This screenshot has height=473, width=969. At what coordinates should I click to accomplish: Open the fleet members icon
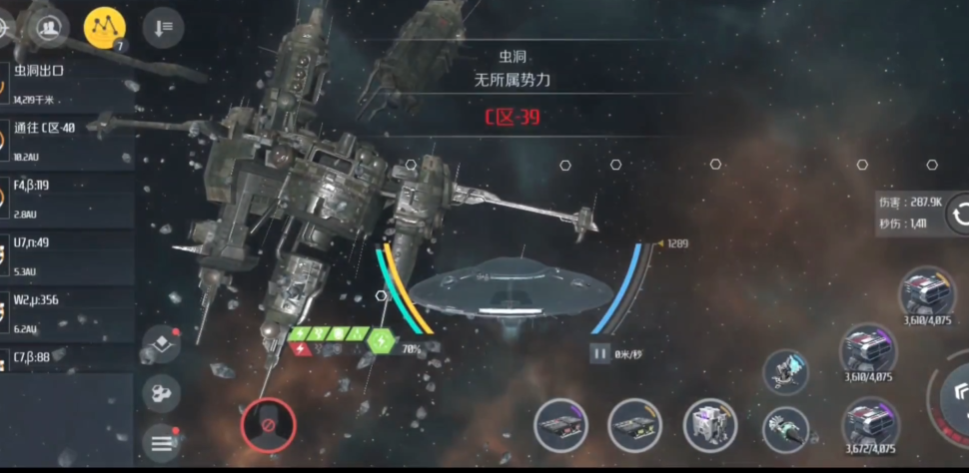click(x=47, y=28)
